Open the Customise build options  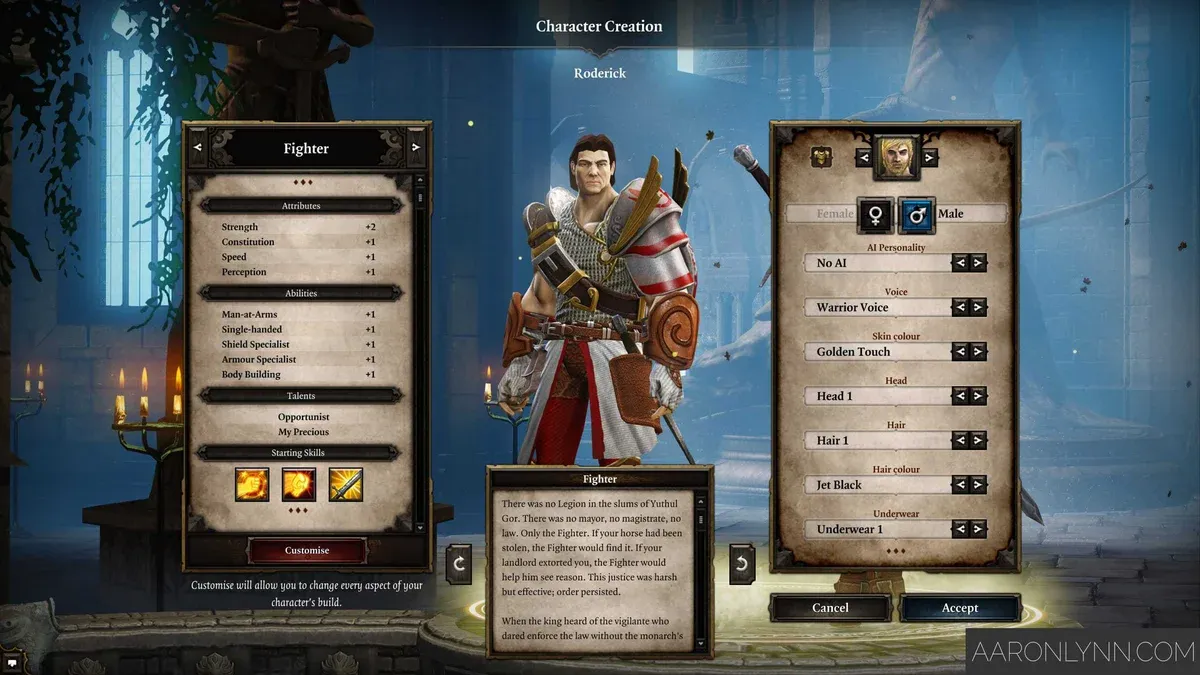click(306, 550)
